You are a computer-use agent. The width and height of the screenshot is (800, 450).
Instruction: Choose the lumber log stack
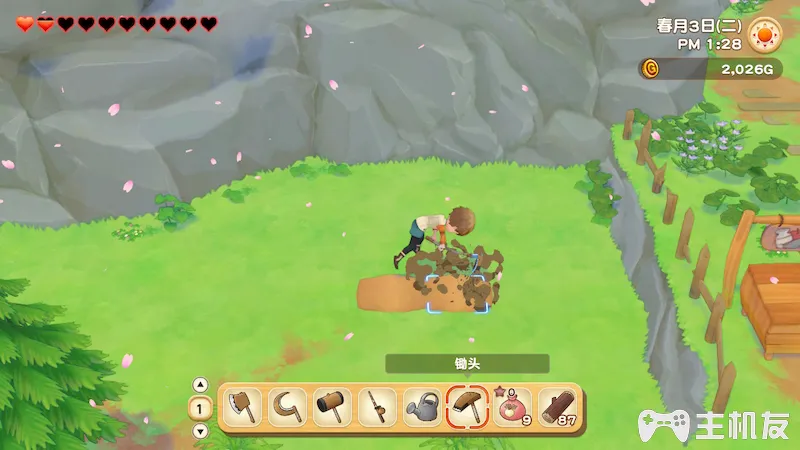[x=557, y=407]
